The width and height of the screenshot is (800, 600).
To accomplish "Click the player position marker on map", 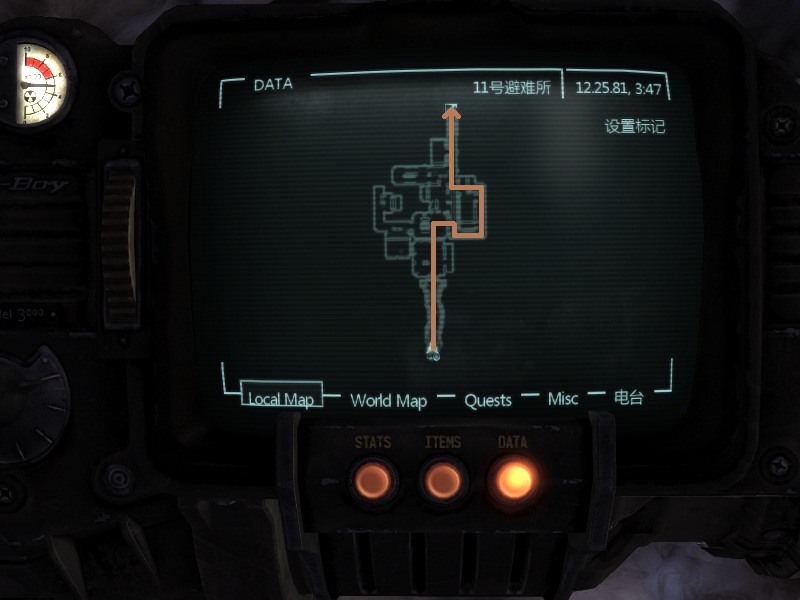I will click(x=433, y=350).
